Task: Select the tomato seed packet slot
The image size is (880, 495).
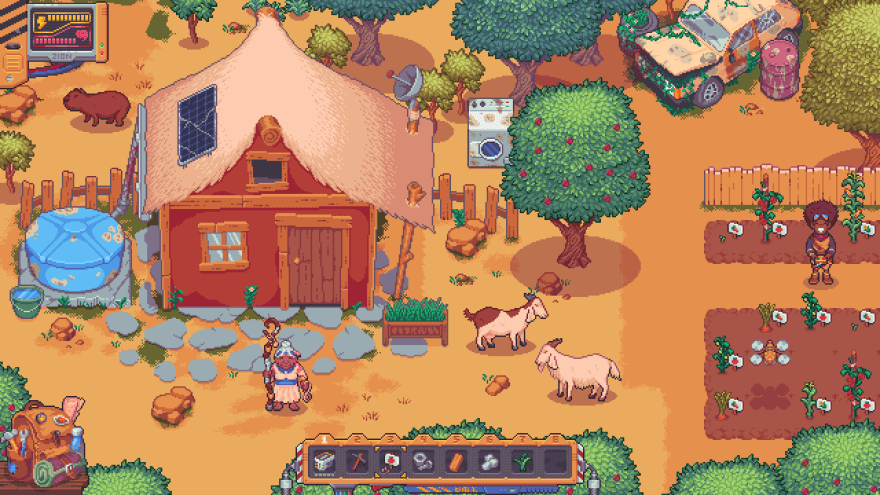Action: [390, 462]
